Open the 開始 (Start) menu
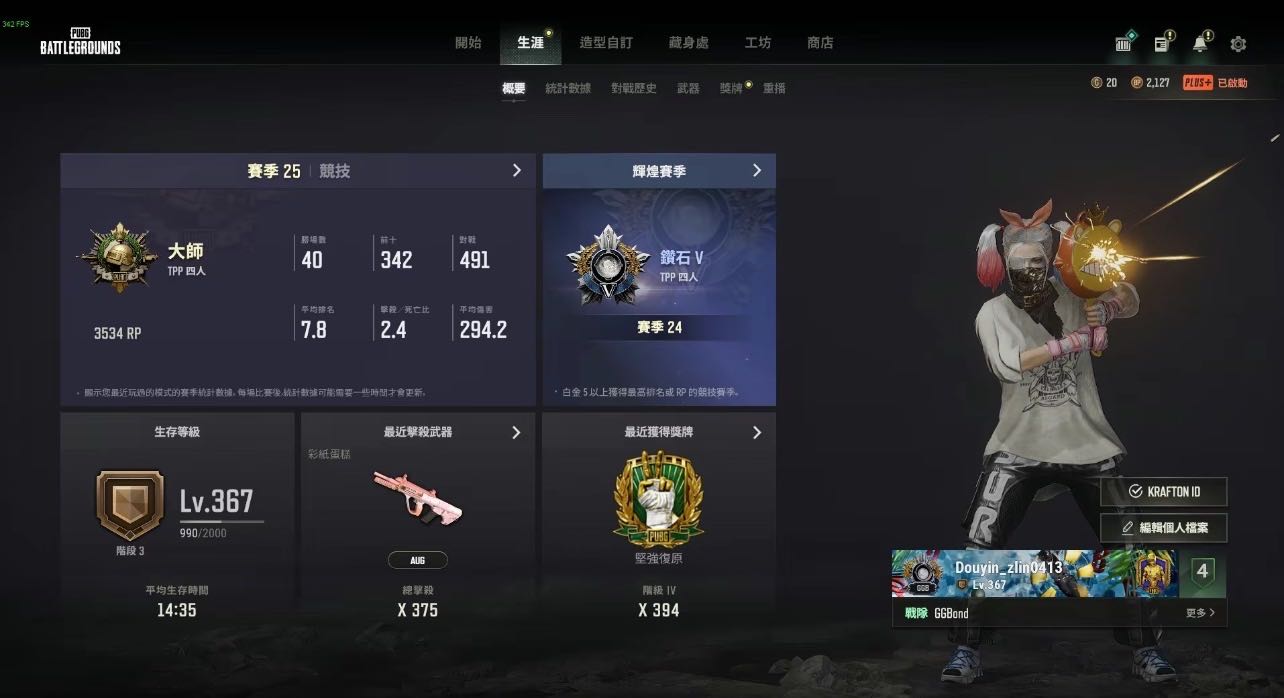Image resolution: width=1284 pixels, height=698 pixels. click(468, 43)
